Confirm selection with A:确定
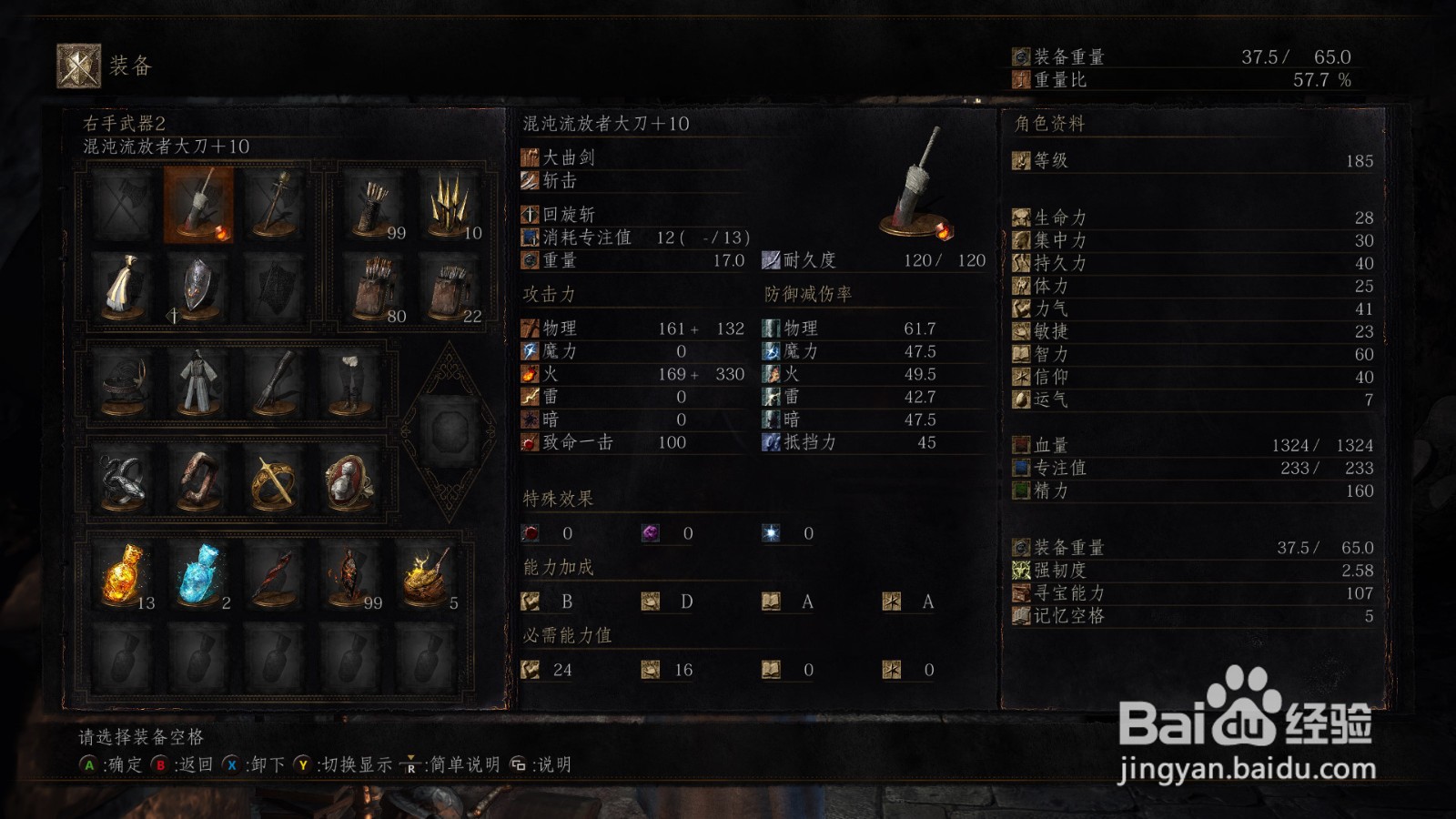1456x819 pixels. point(109,764)
